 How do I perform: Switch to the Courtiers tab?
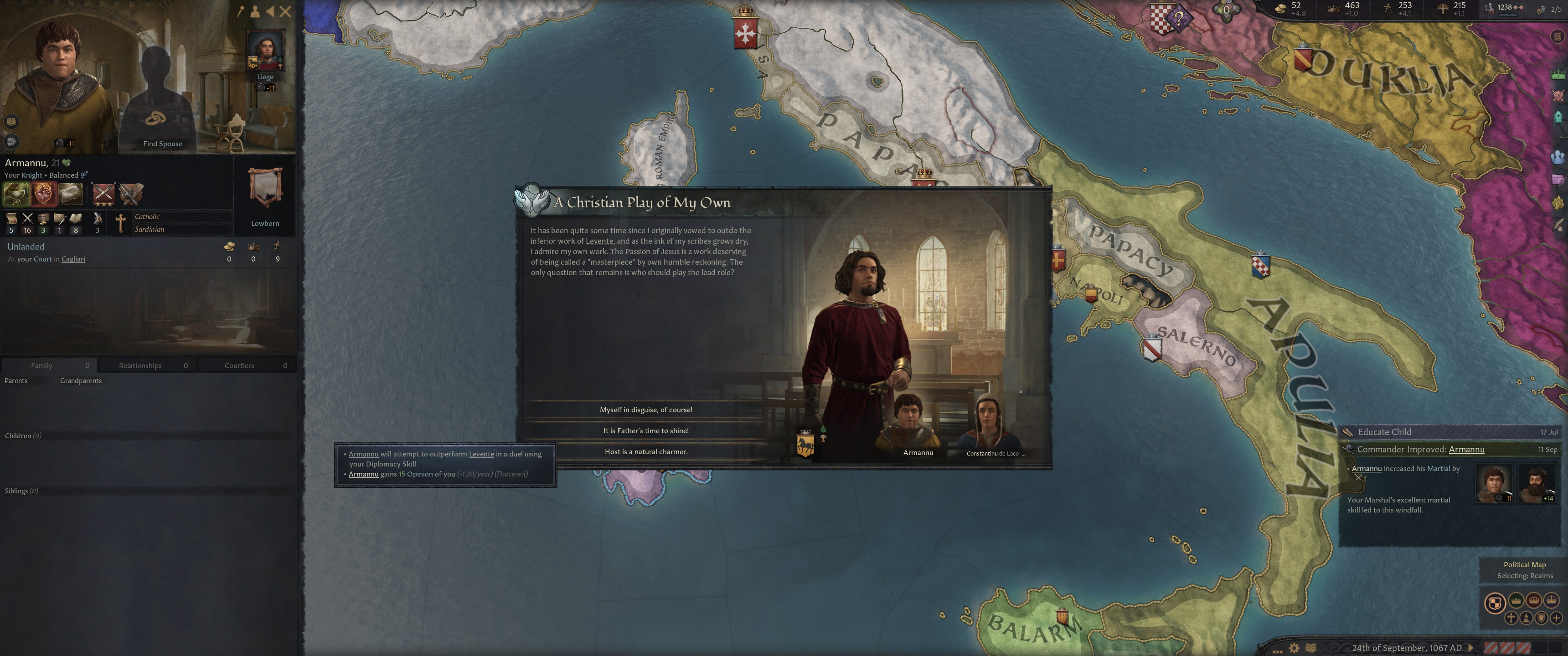coord(238,365)
